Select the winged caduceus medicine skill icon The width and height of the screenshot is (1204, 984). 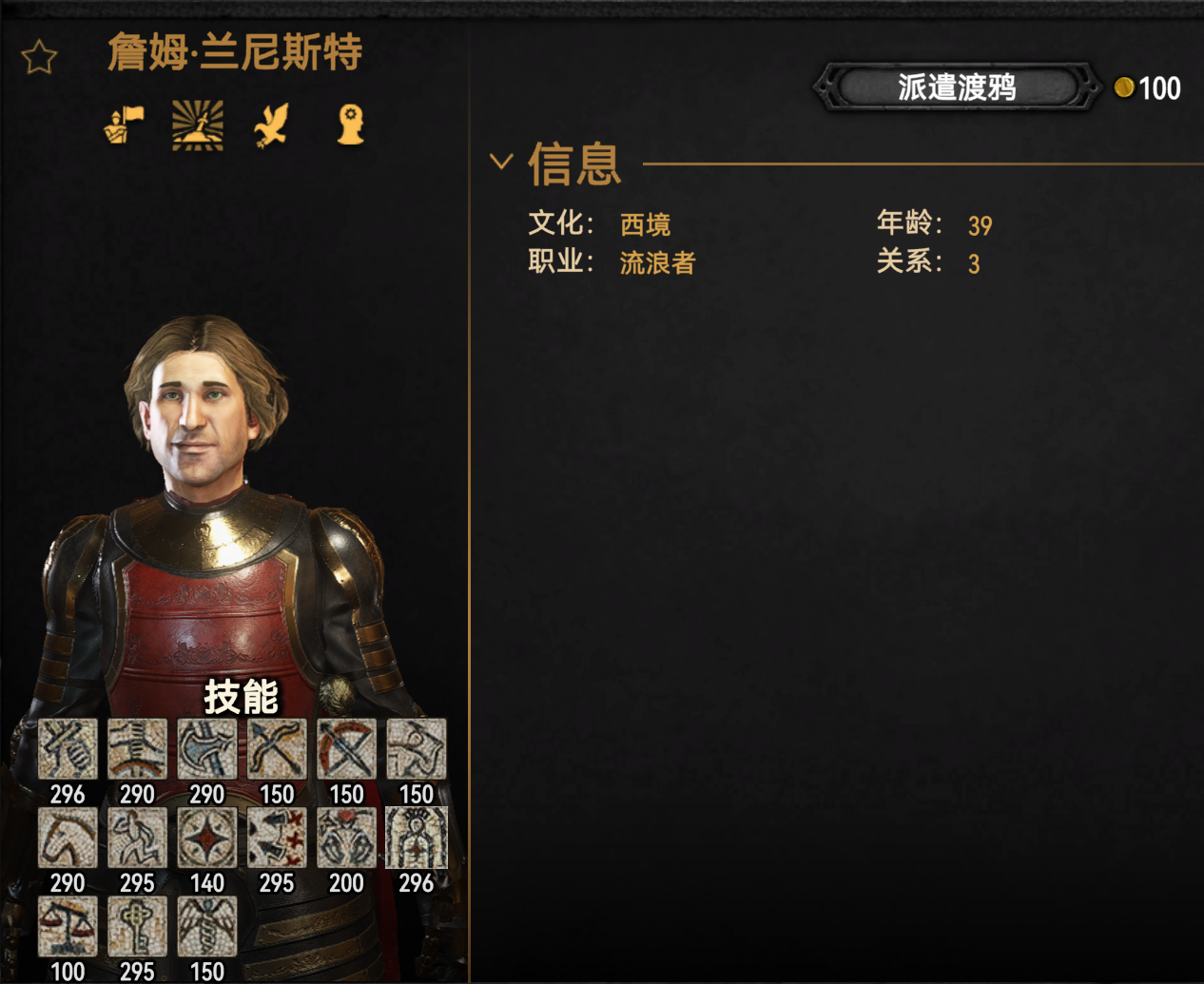pos(206,926)
